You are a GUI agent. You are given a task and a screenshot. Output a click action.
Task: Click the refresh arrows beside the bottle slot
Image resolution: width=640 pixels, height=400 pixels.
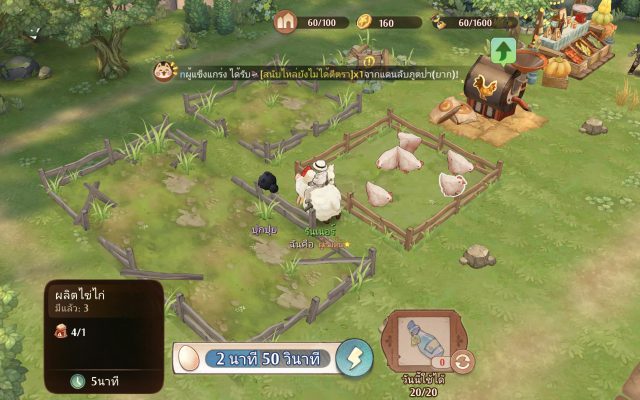click(462, 361)
